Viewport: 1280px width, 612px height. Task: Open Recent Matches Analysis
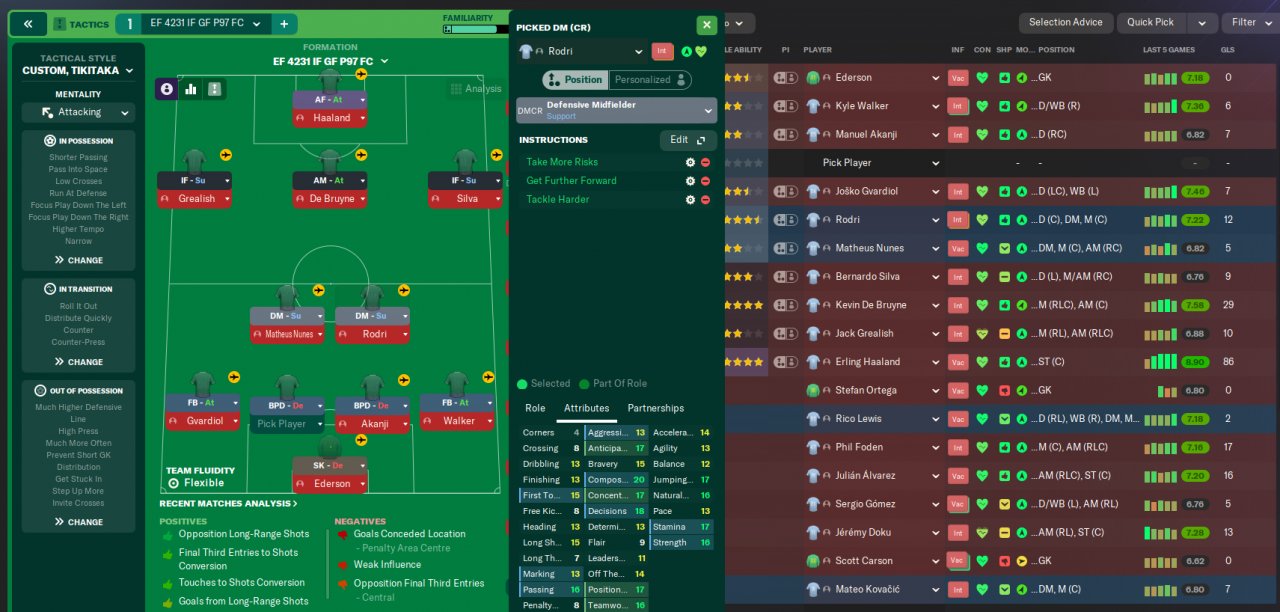point(228,504)
